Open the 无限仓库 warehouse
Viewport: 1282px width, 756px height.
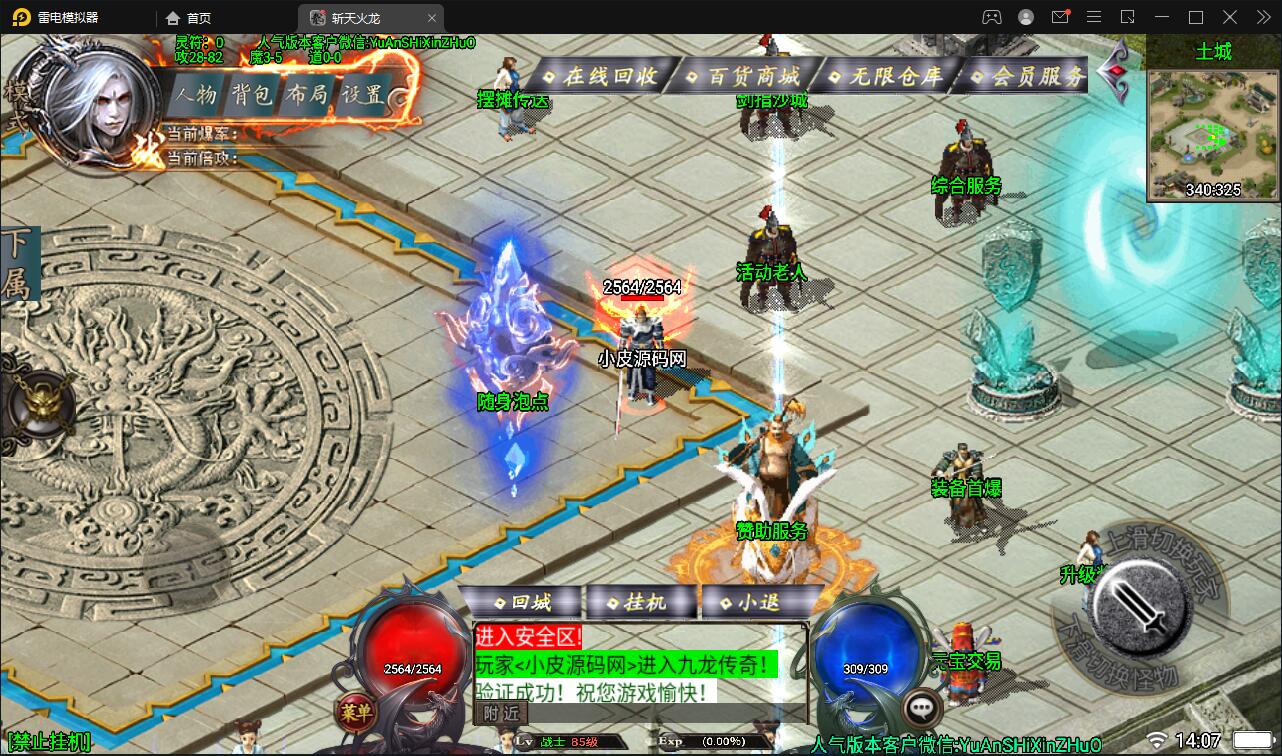coord(886,76)
